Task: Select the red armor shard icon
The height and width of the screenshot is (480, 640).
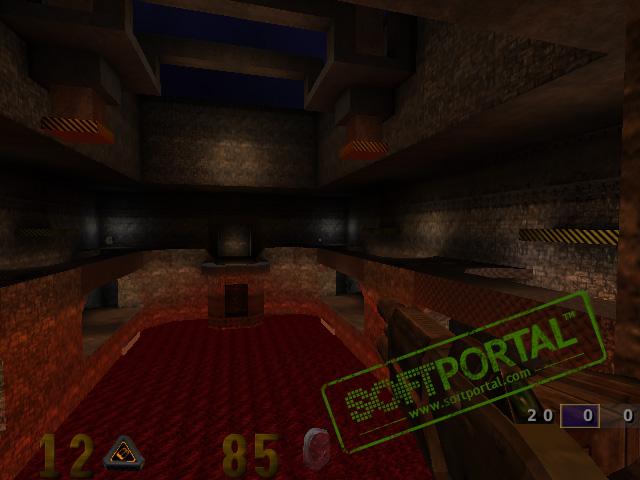Action: point(317,448)
